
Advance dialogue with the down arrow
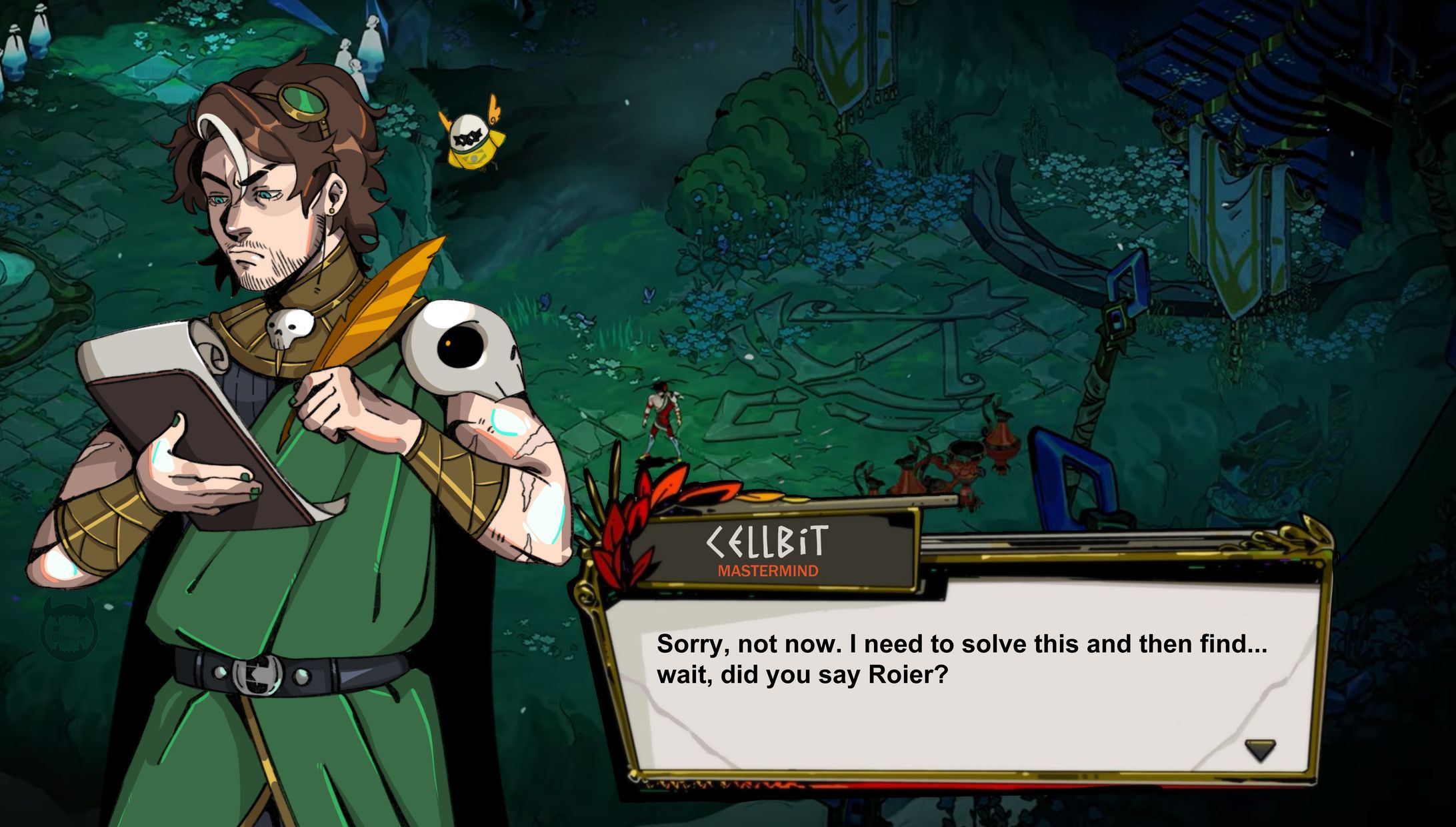[x=1259, y=750]
